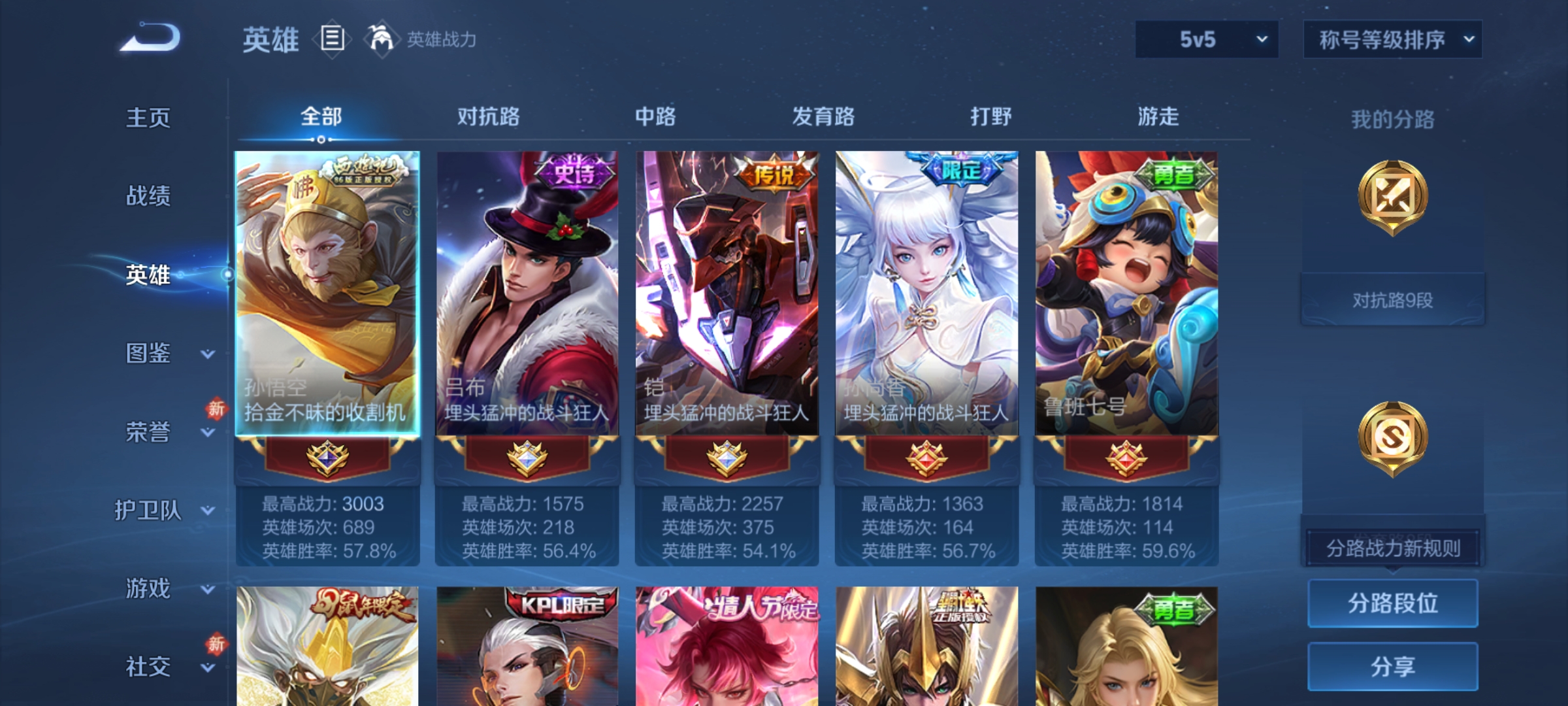The height and width of the screenshot is (706, 1568).
Task: Switch to the 中路 tab
Action: (655, 118)
